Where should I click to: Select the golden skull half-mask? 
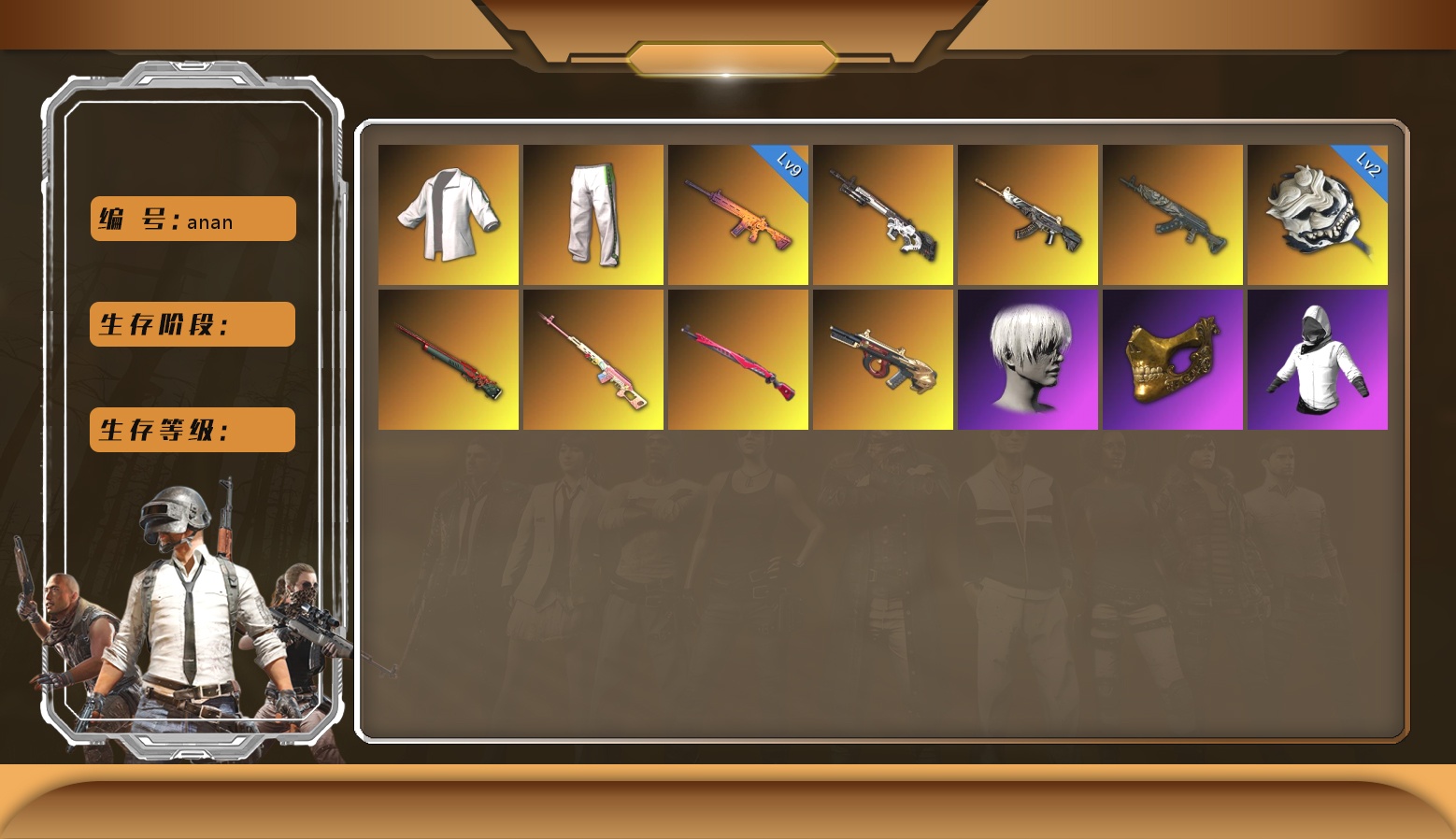tap(1173, 360)
